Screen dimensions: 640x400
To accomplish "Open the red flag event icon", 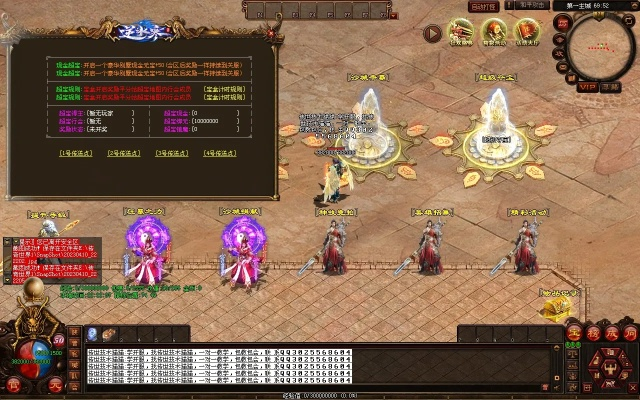I will [x=527, y=31].
